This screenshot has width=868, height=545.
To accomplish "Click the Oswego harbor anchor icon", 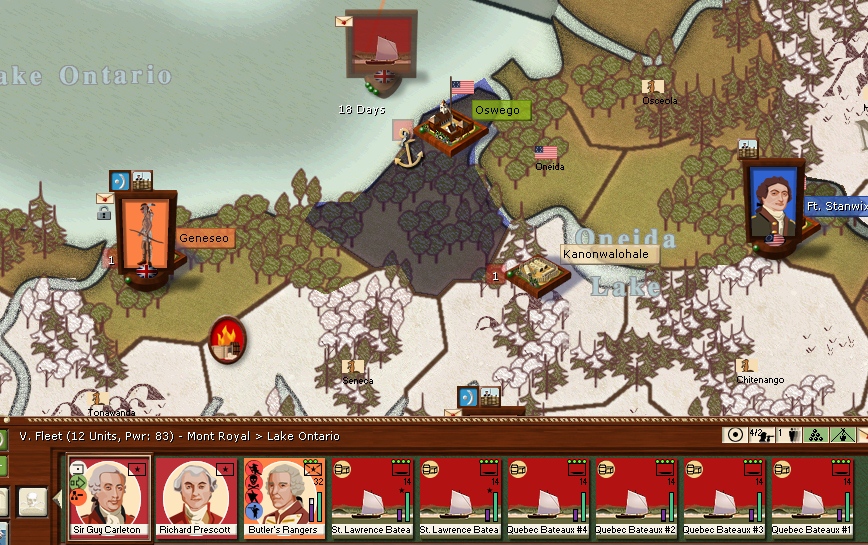I will (408, 152).
